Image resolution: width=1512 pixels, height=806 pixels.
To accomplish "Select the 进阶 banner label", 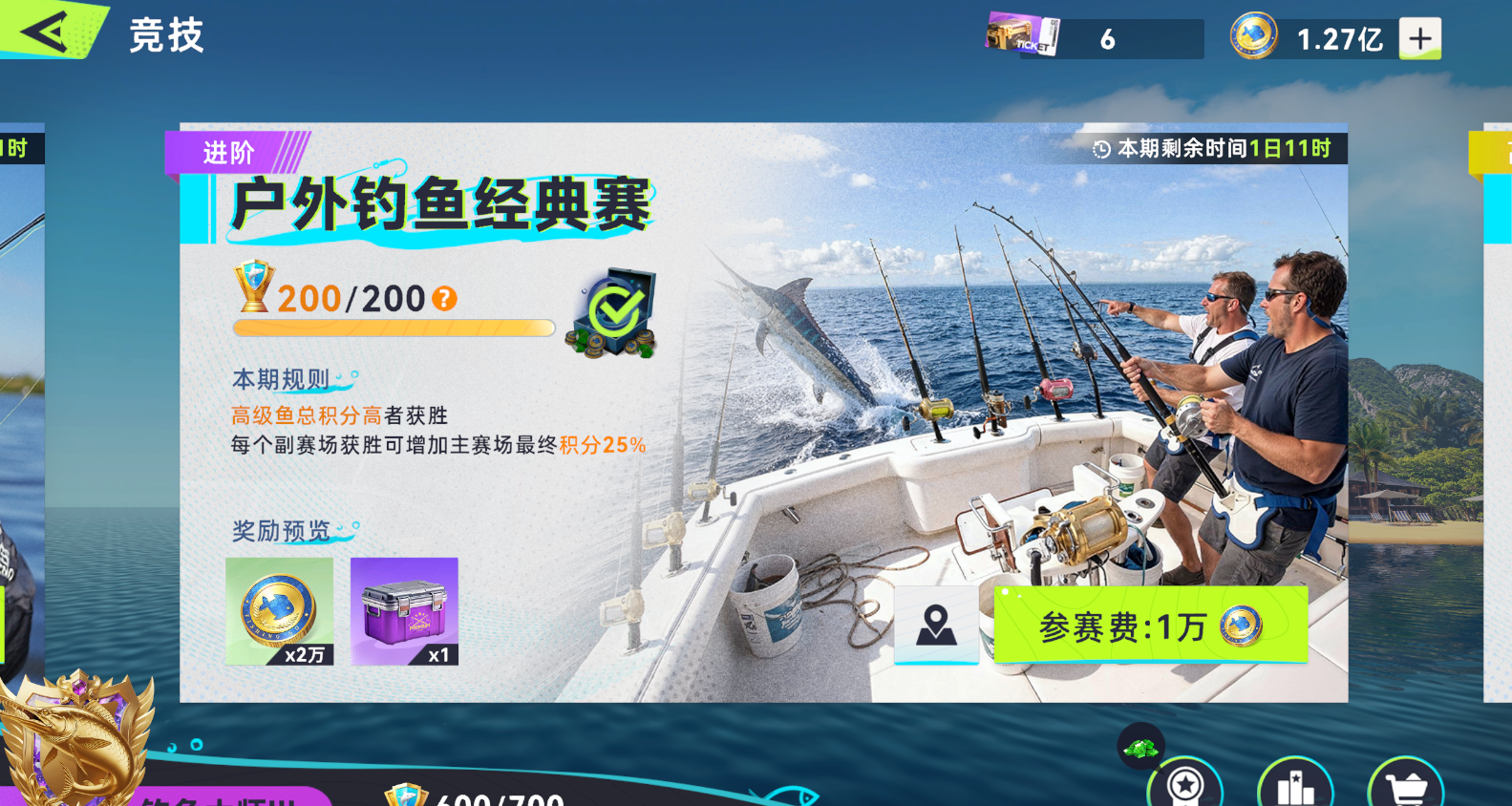I will (227, 151).
